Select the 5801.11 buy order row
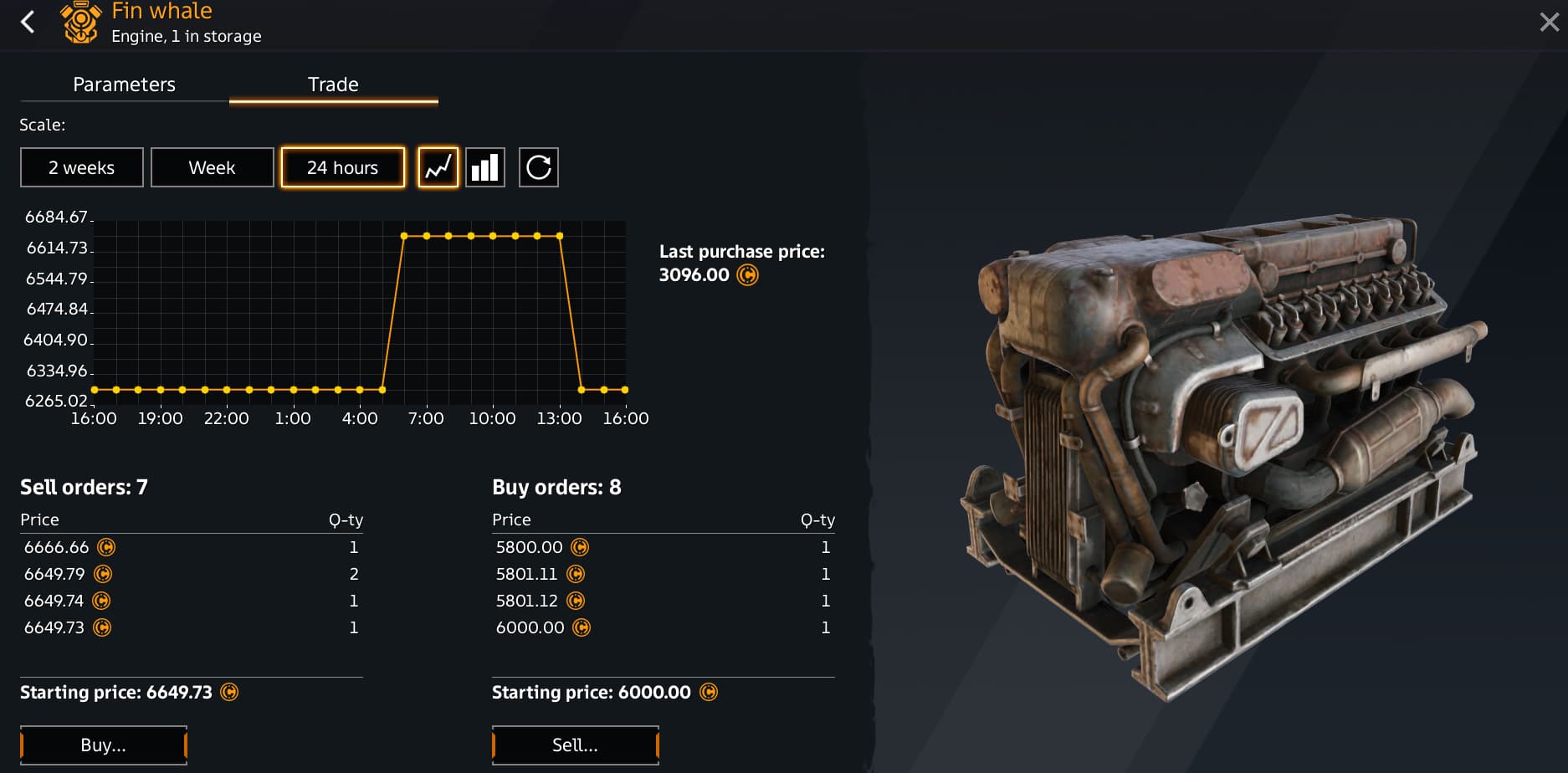This screenshot has width=1568, height=773. click(x=663, y=574)
